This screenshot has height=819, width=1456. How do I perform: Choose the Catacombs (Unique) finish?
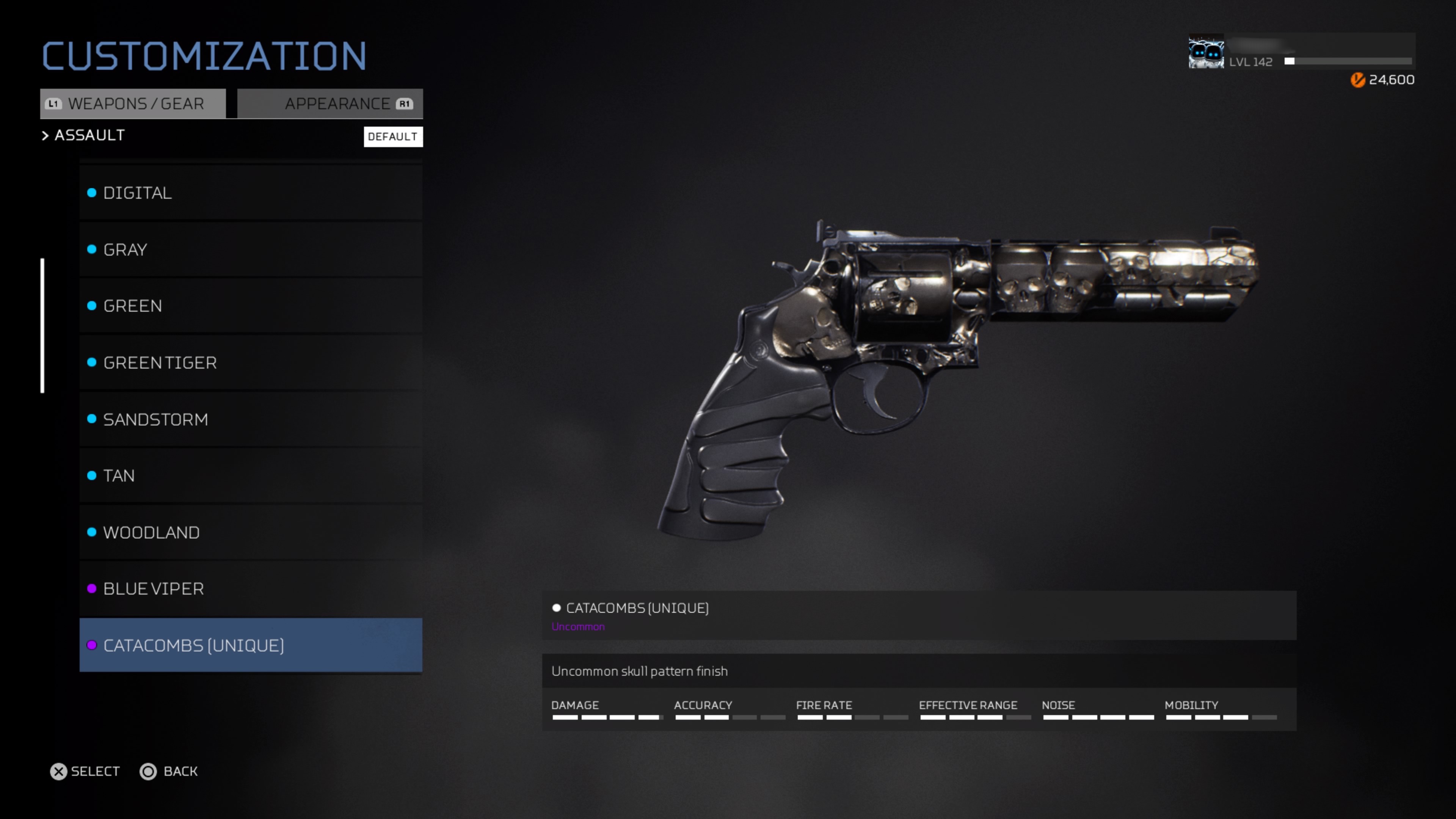[250, 645]
